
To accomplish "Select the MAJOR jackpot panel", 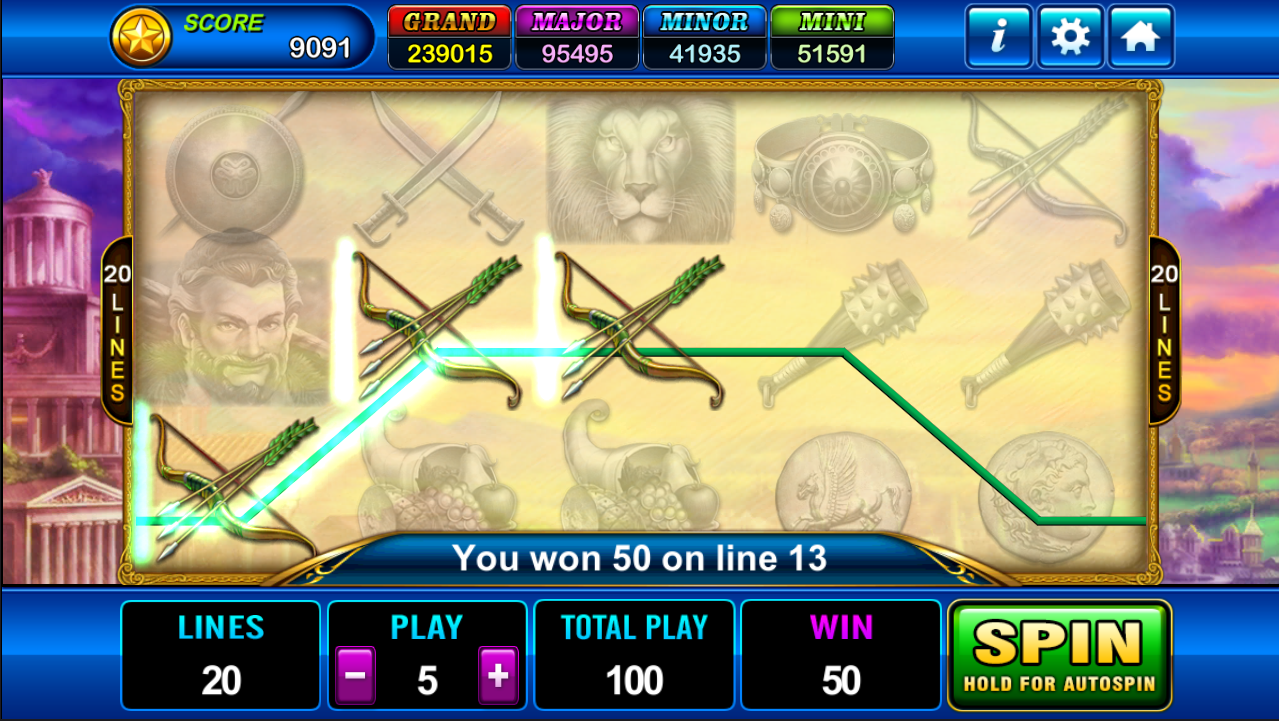I will point(577,38).
